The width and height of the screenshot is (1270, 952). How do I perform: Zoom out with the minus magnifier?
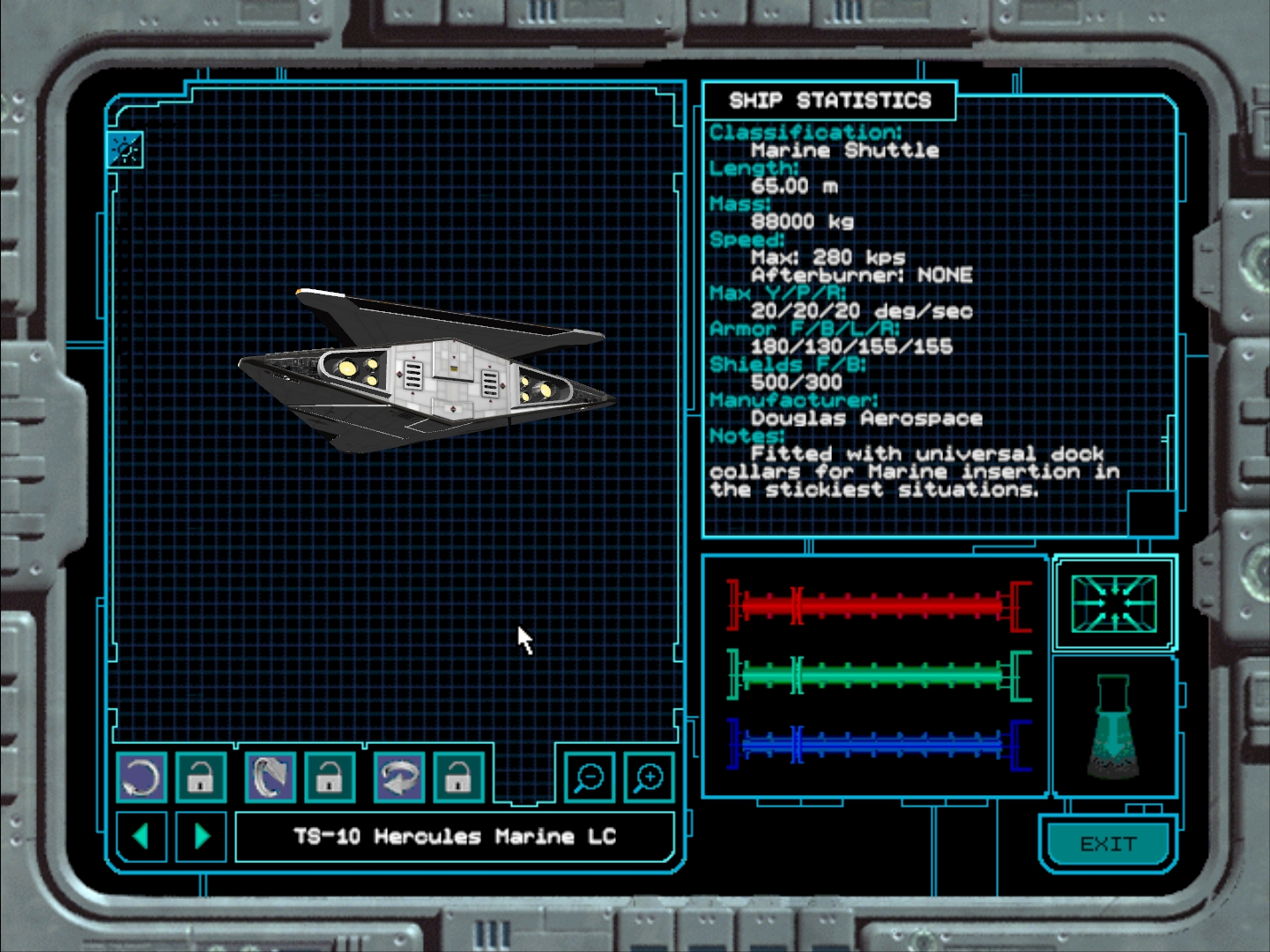[589, 777]
